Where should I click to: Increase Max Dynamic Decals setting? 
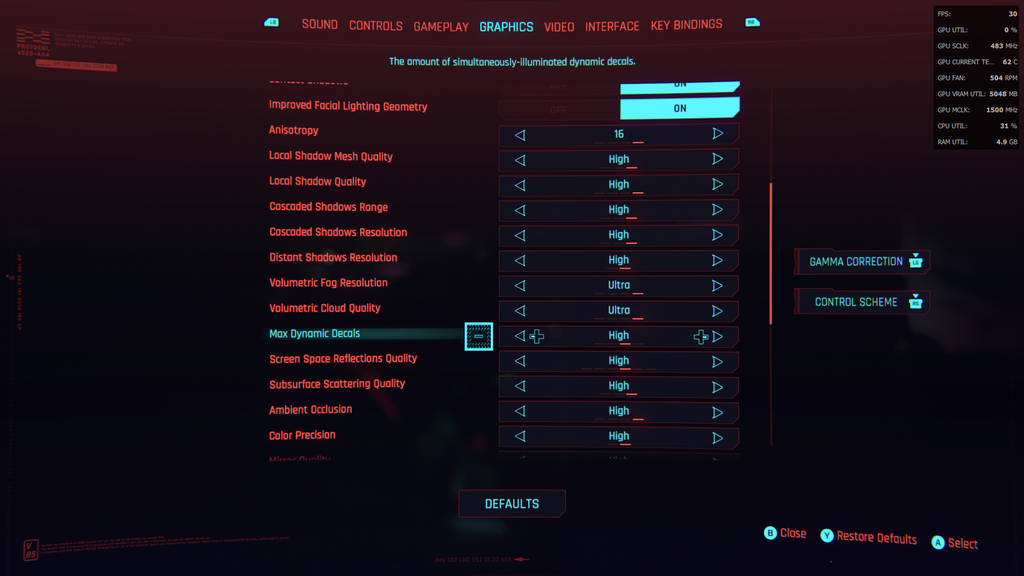718,337
